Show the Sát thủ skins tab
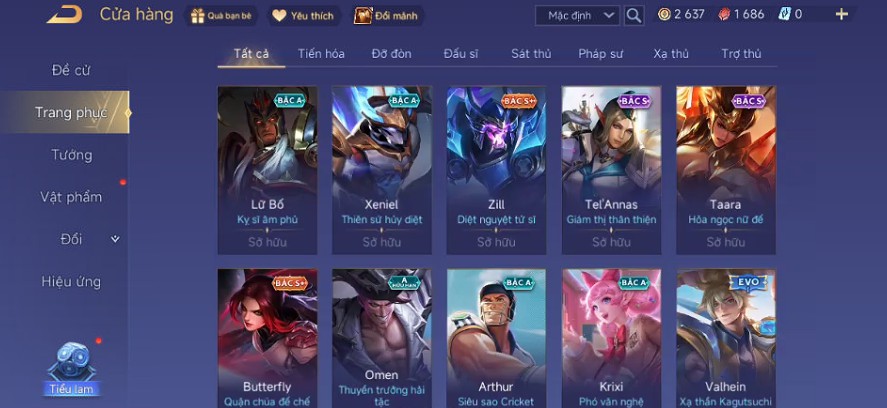Image resolution: width=887 pixels, height=408 pixels. 530,54
